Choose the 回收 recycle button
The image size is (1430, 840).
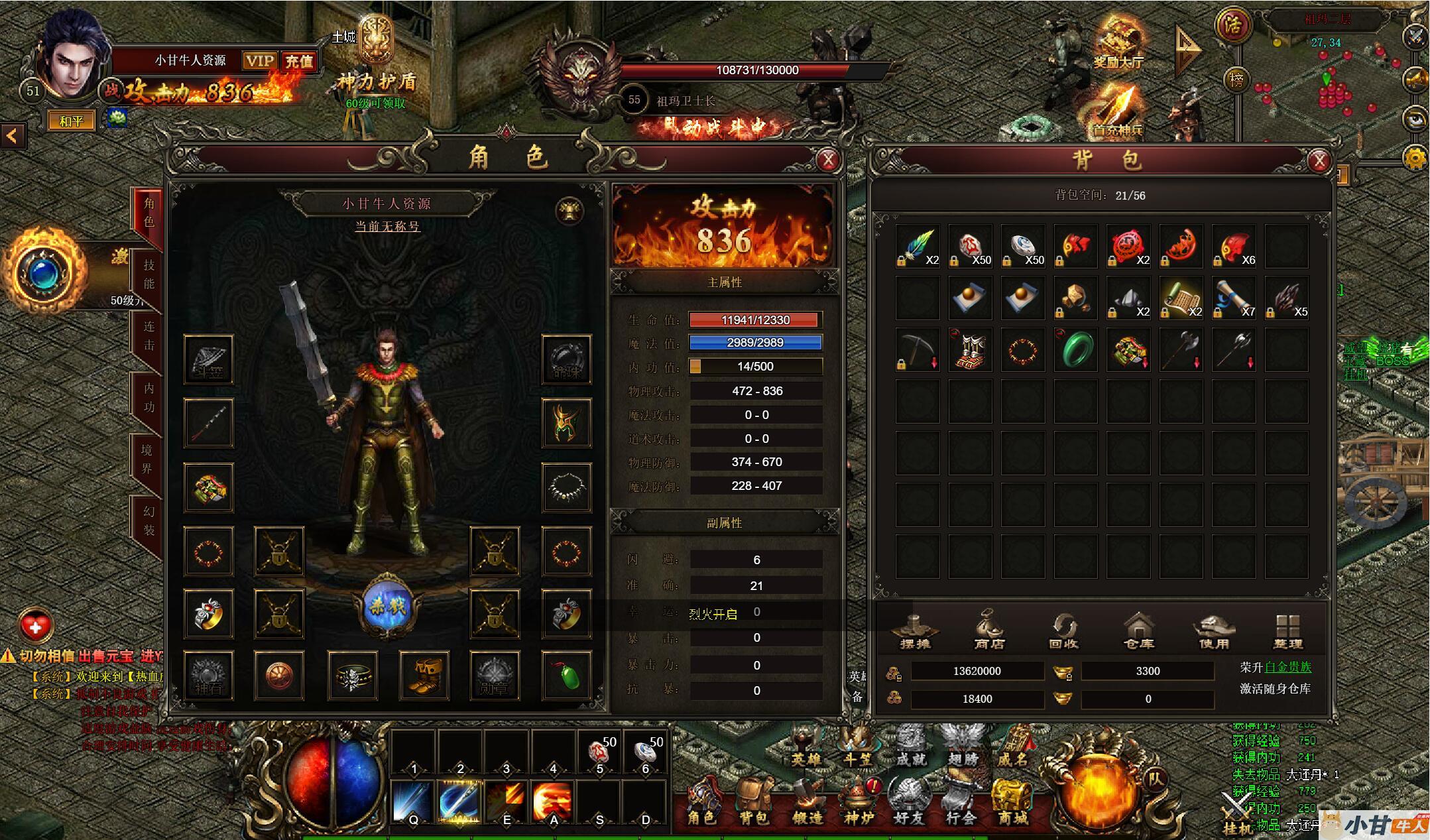[x=1064, y=632]
